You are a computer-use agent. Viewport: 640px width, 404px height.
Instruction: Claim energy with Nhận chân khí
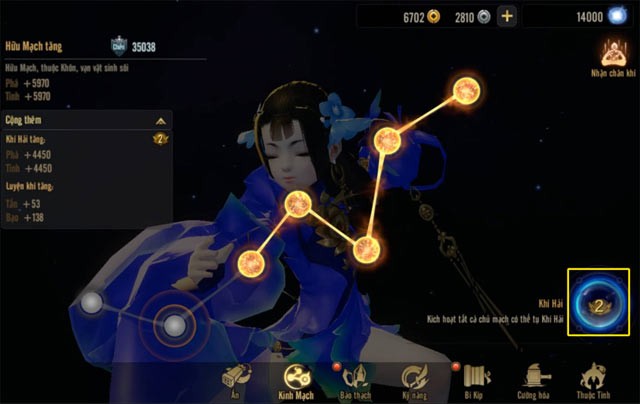(612, 58)
